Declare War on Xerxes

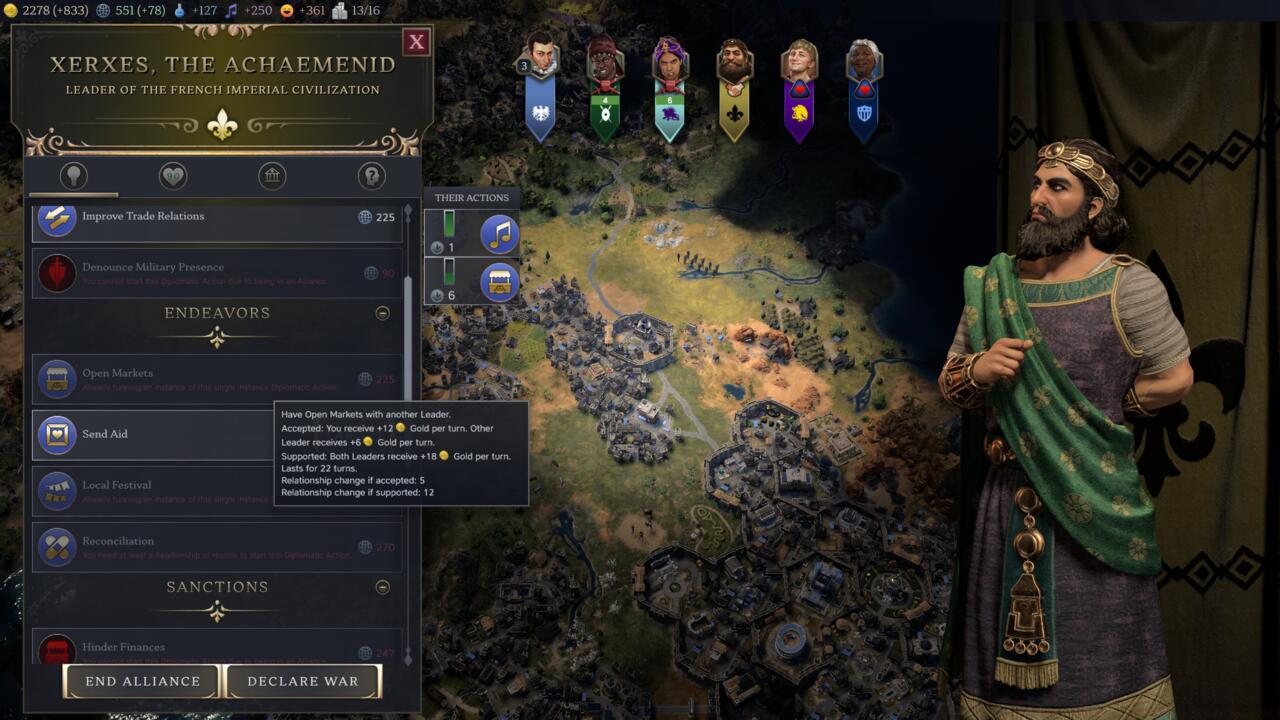point(303,681)
